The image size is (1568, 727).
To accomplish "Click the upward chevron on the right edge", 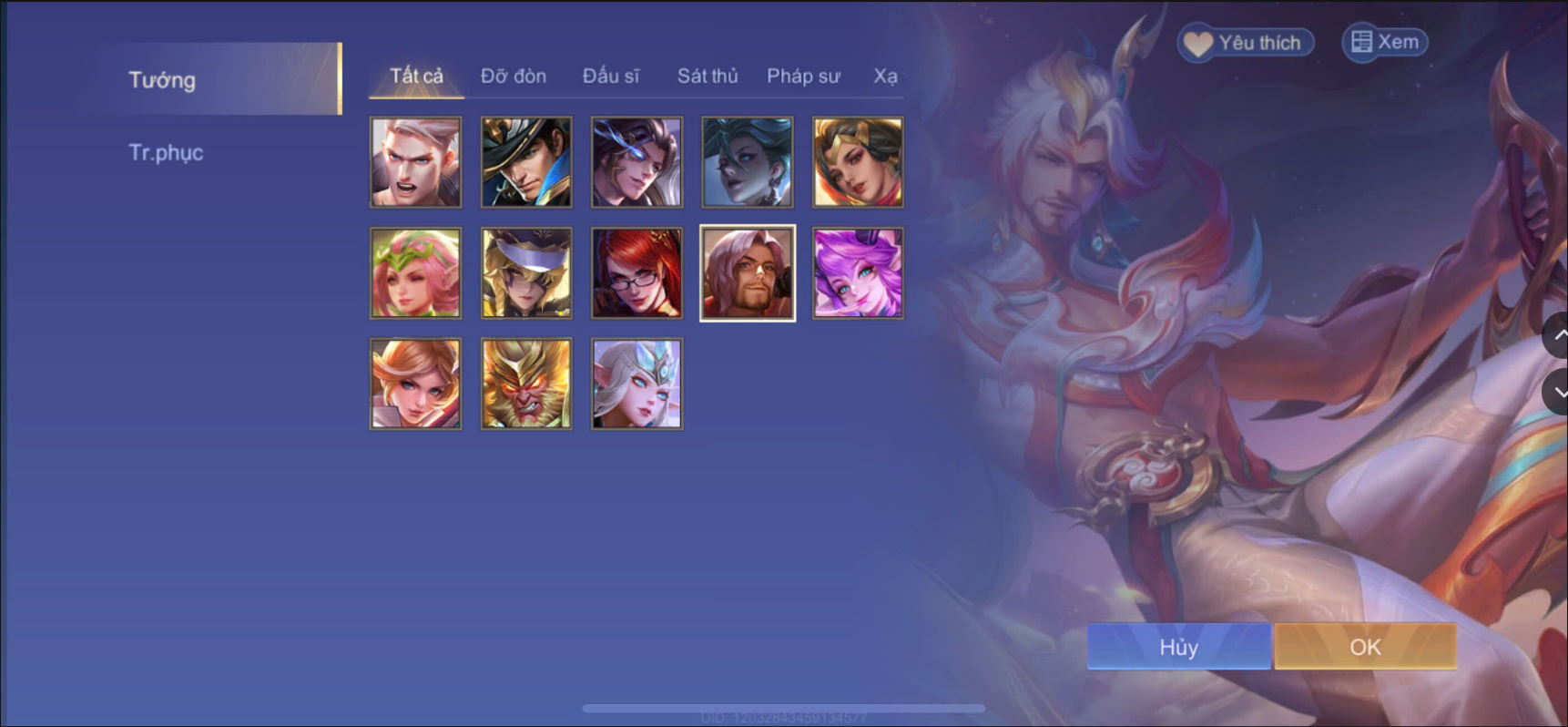I will coord(1559,336).
